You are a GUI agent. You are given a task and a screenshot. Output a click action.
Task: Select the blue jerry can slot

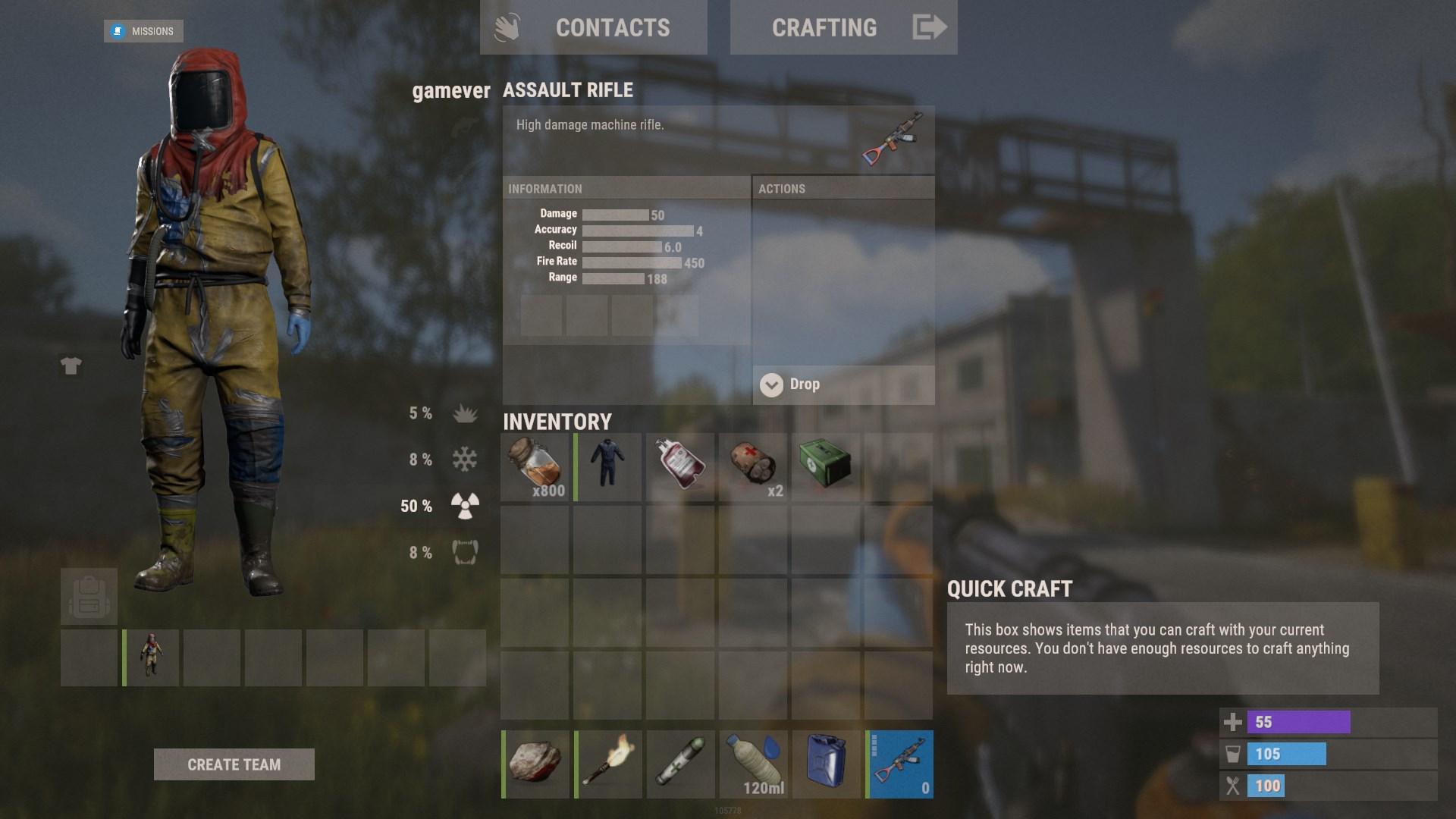[x=825, y=764]
